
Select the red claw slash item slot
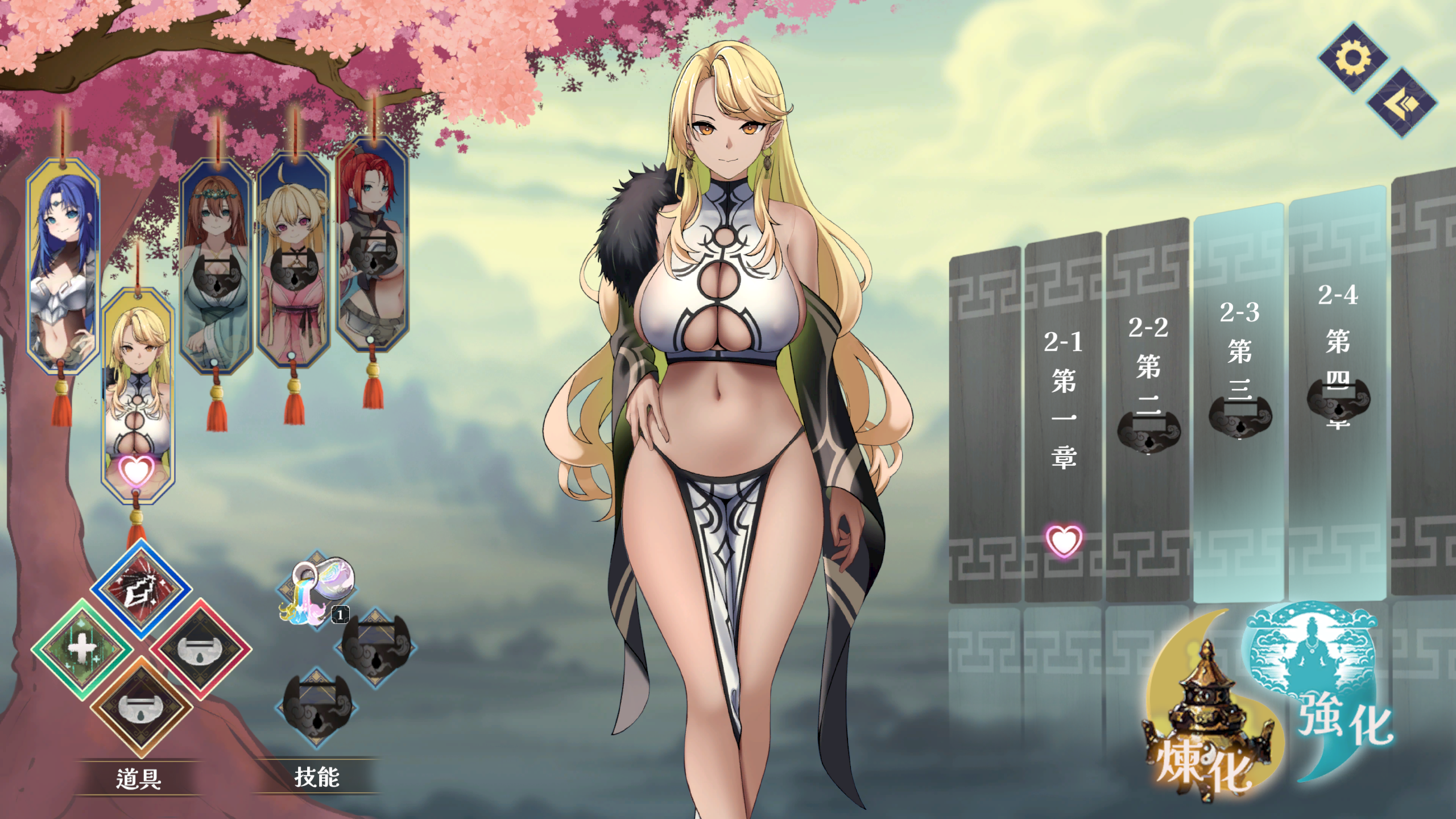(x=141, y=588)
